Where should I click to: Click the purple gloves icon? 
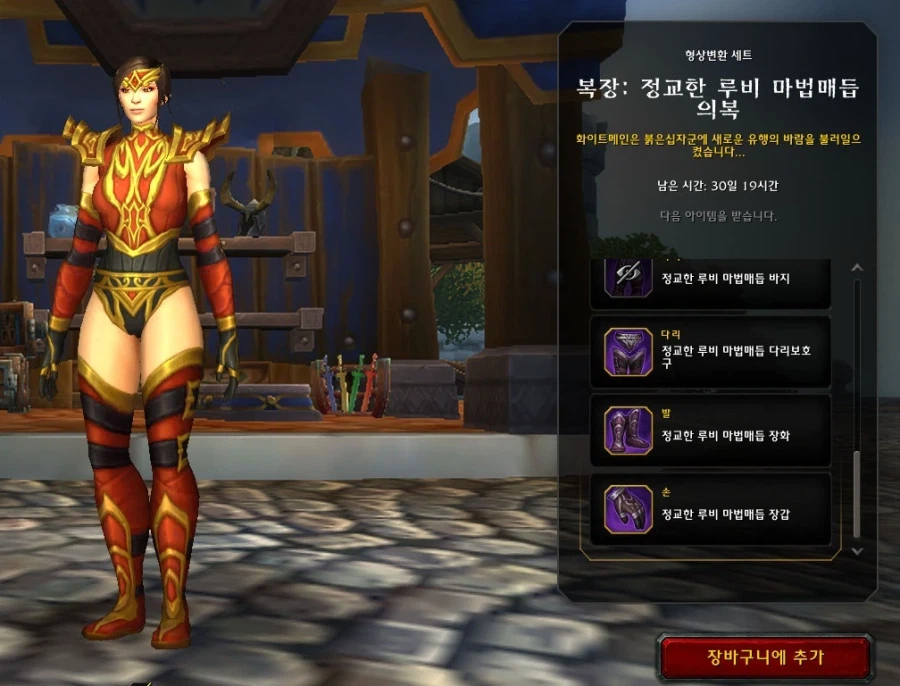pos(628,508)
